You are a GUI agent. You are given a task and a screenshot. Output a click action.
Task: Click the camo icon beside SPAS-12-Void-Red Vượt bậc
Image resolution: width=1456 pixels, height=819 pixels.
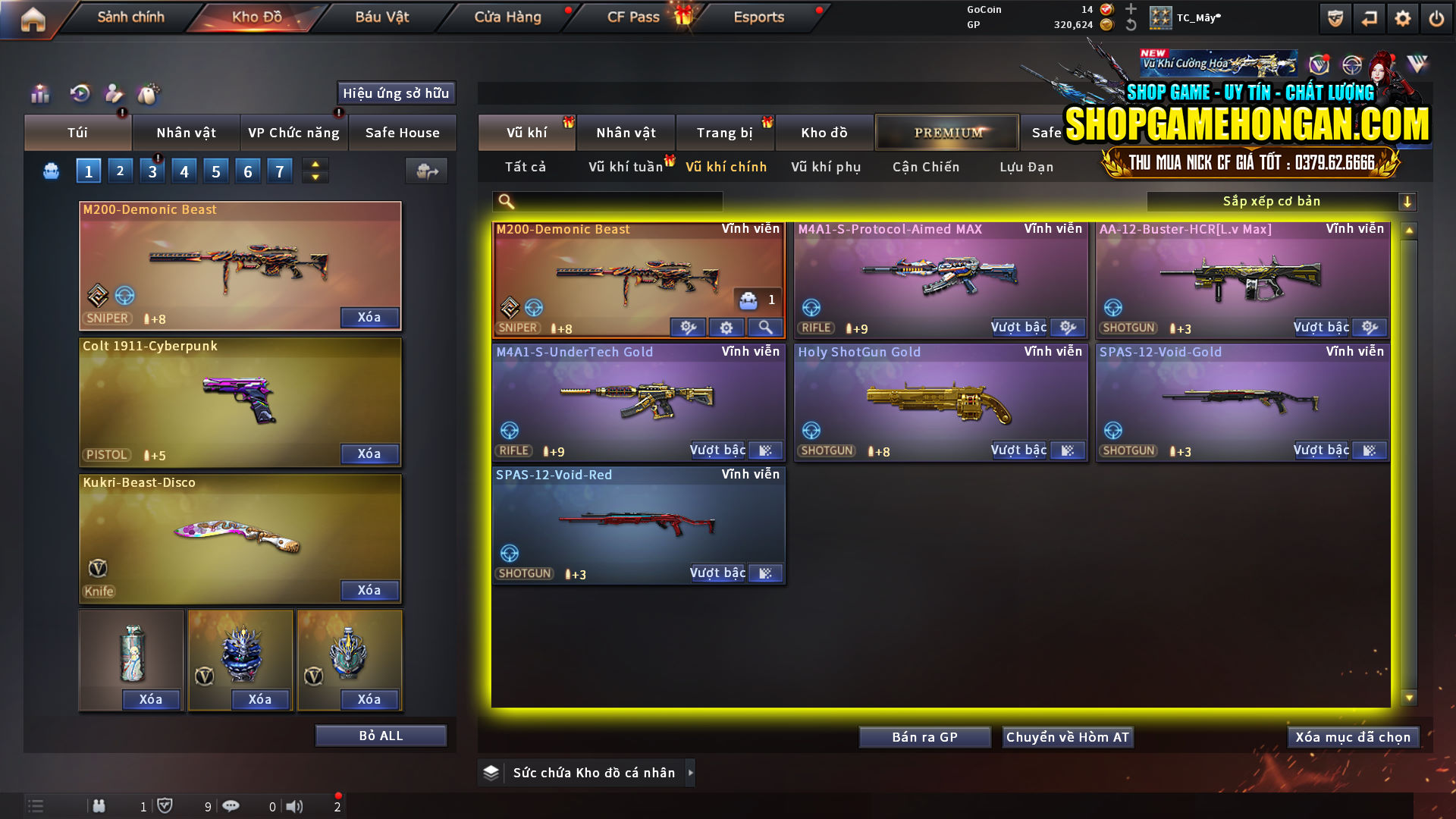click(x=765, y=573)
